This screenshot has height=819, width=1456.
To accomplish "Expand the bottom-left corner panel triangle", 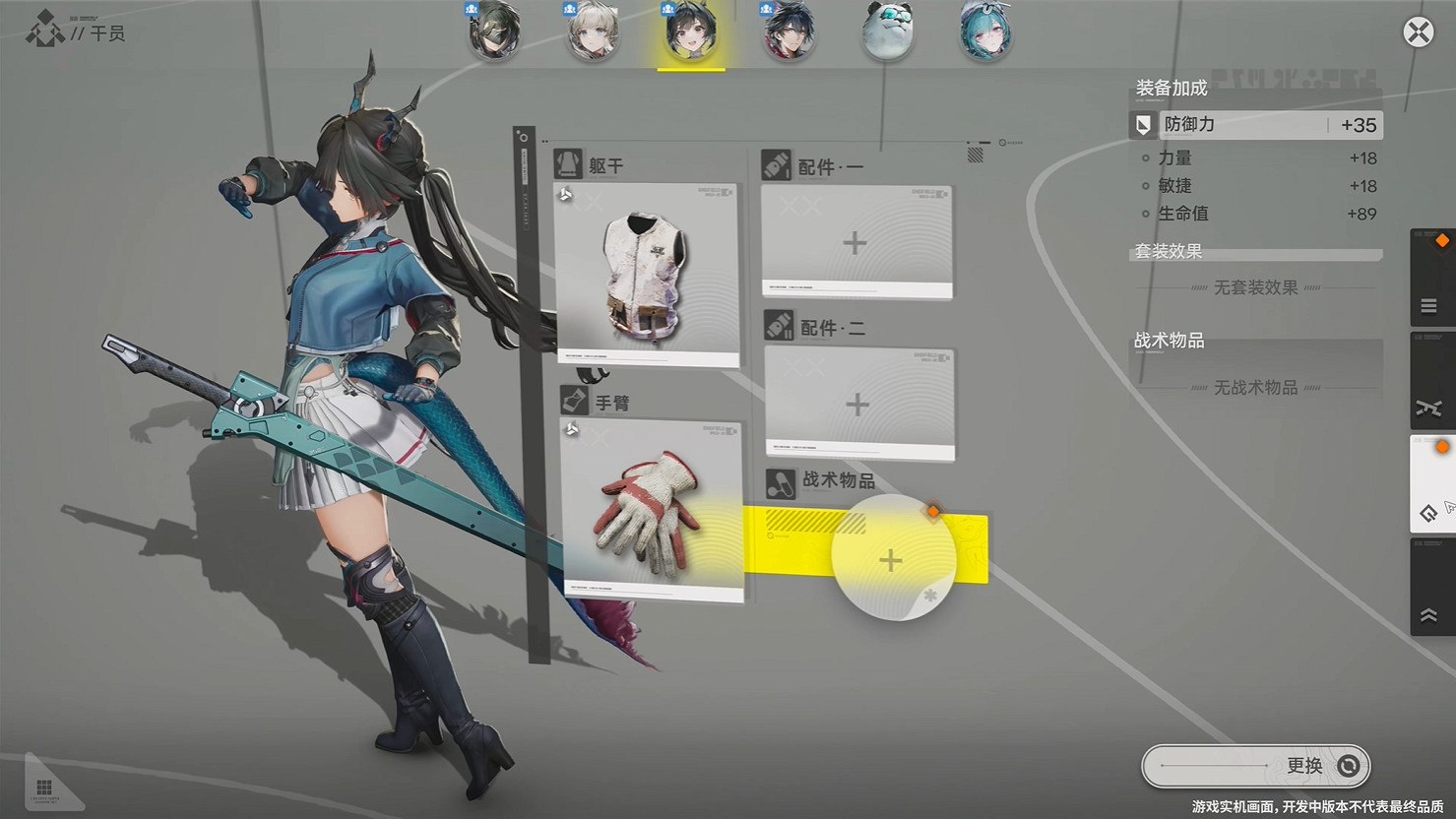I will coord(43,787).
